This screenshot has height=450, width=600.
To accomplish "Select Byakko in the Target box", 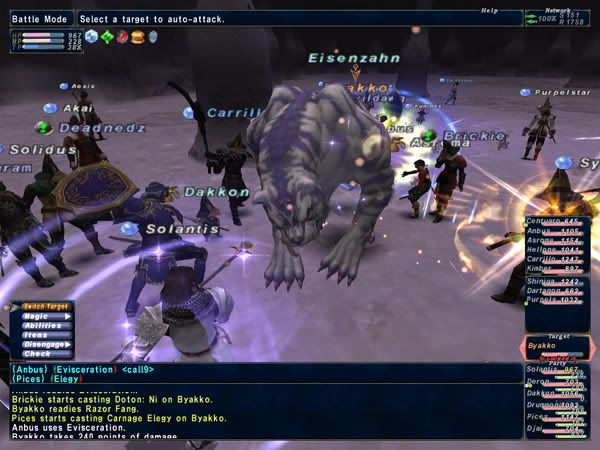I will (546, 347).
